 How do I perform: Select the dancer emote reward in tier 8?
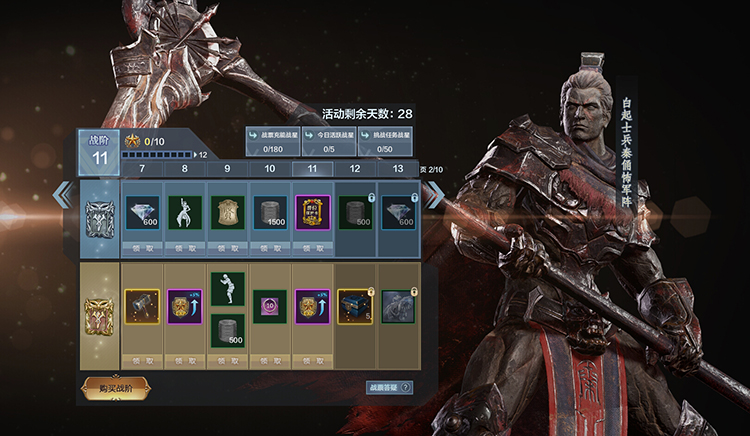(185, 213)
